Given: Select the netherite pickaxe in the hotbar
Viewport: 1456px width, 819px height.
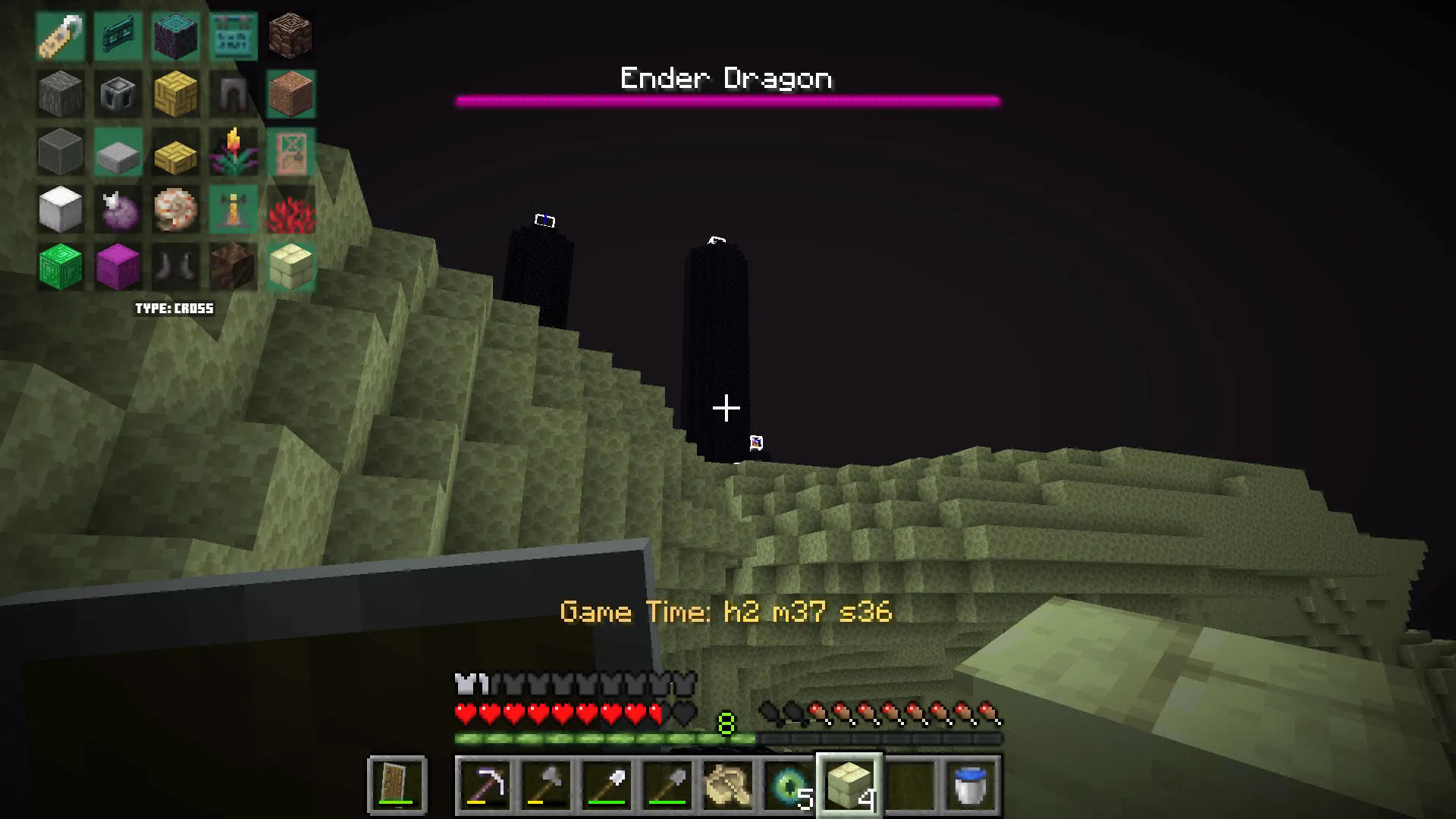Looking at the screenshot, I should coord(484,786).
